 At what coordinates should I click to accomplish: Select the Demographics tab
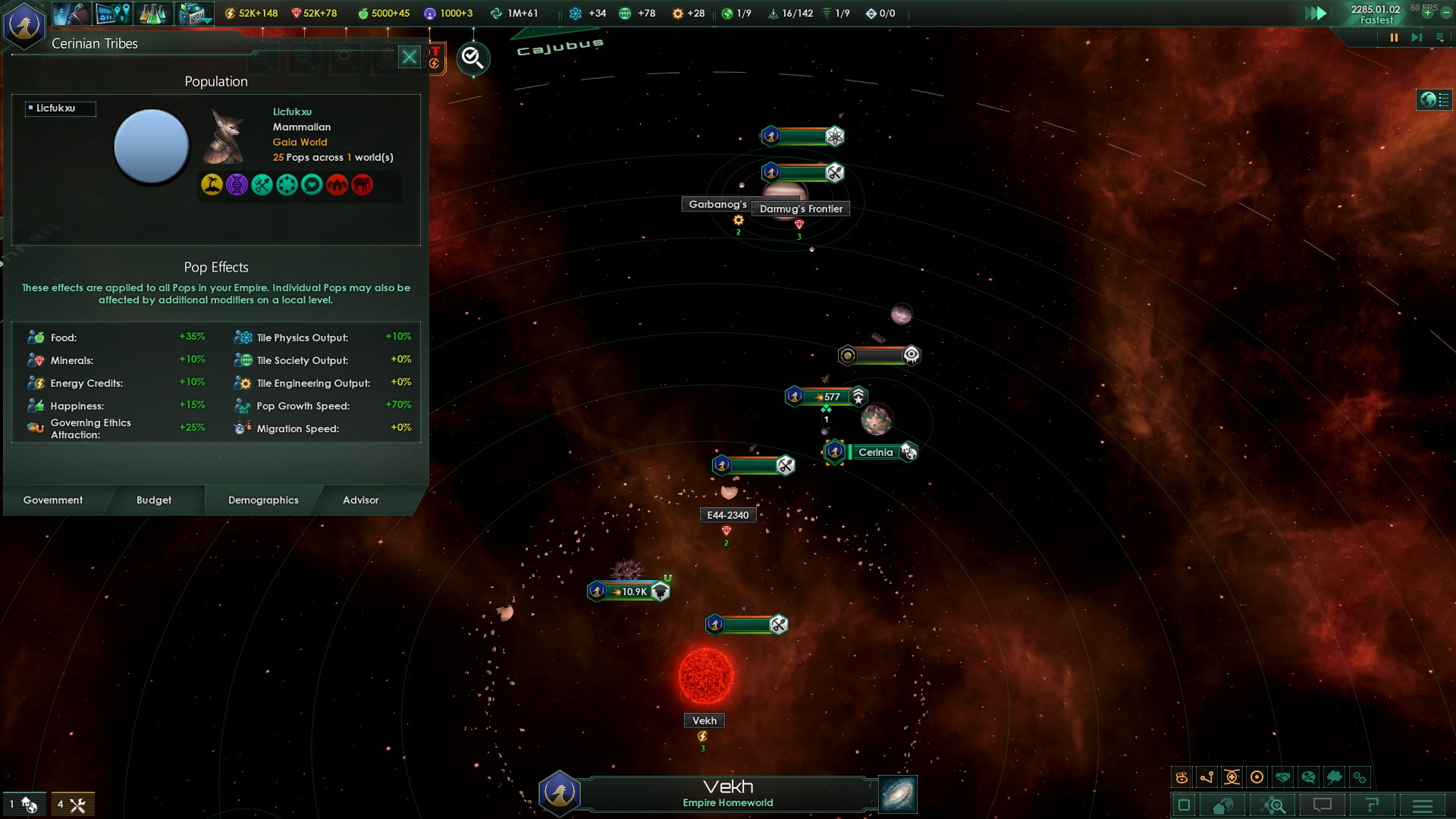pyautogui.click(x=263, y=500)
